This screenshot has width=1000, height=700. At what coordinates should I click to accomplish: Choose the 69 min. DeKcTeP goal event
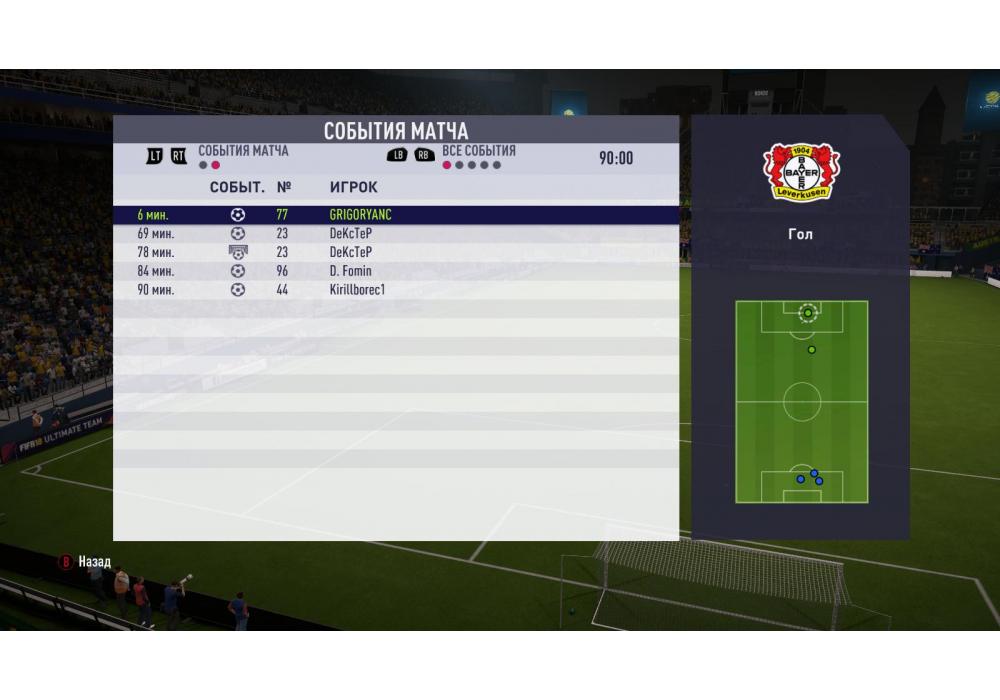click(395, 233)
